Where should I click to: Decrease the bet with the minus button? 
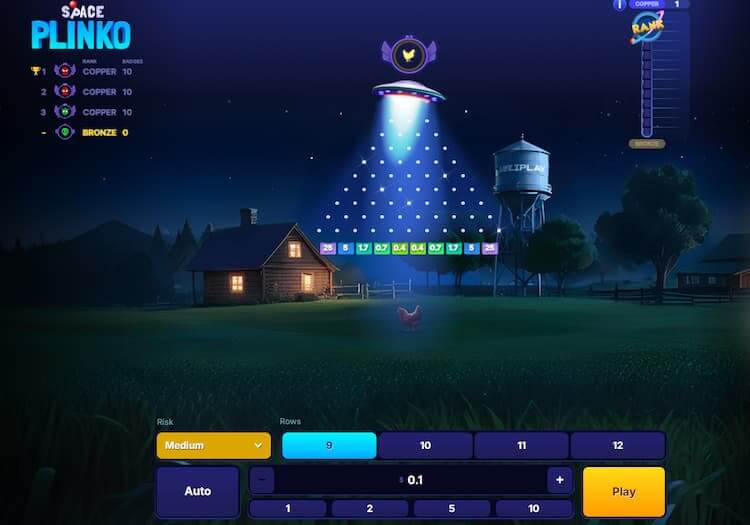coord(261,480)
